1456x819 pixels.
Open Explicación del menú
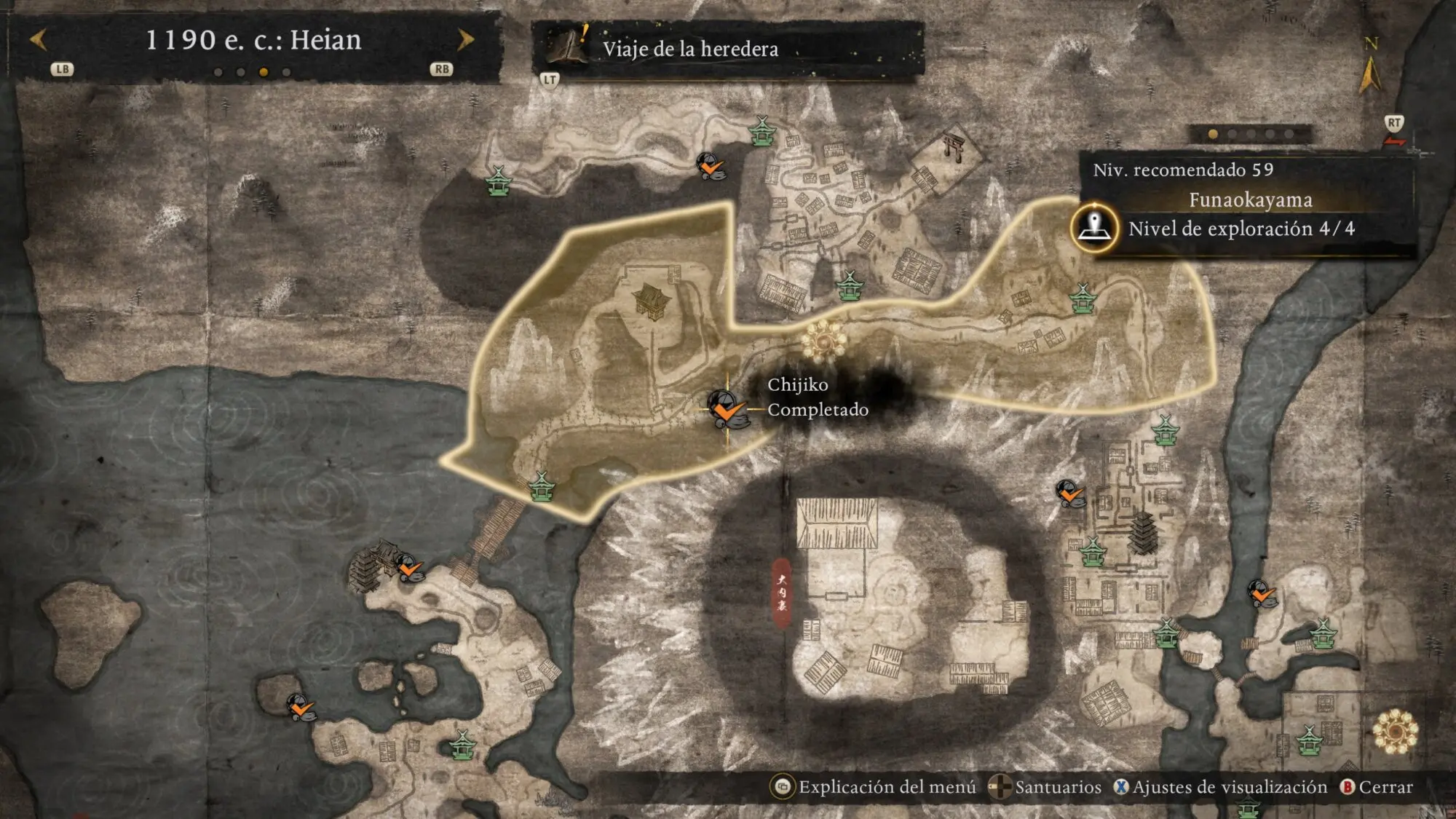[874, 787]
